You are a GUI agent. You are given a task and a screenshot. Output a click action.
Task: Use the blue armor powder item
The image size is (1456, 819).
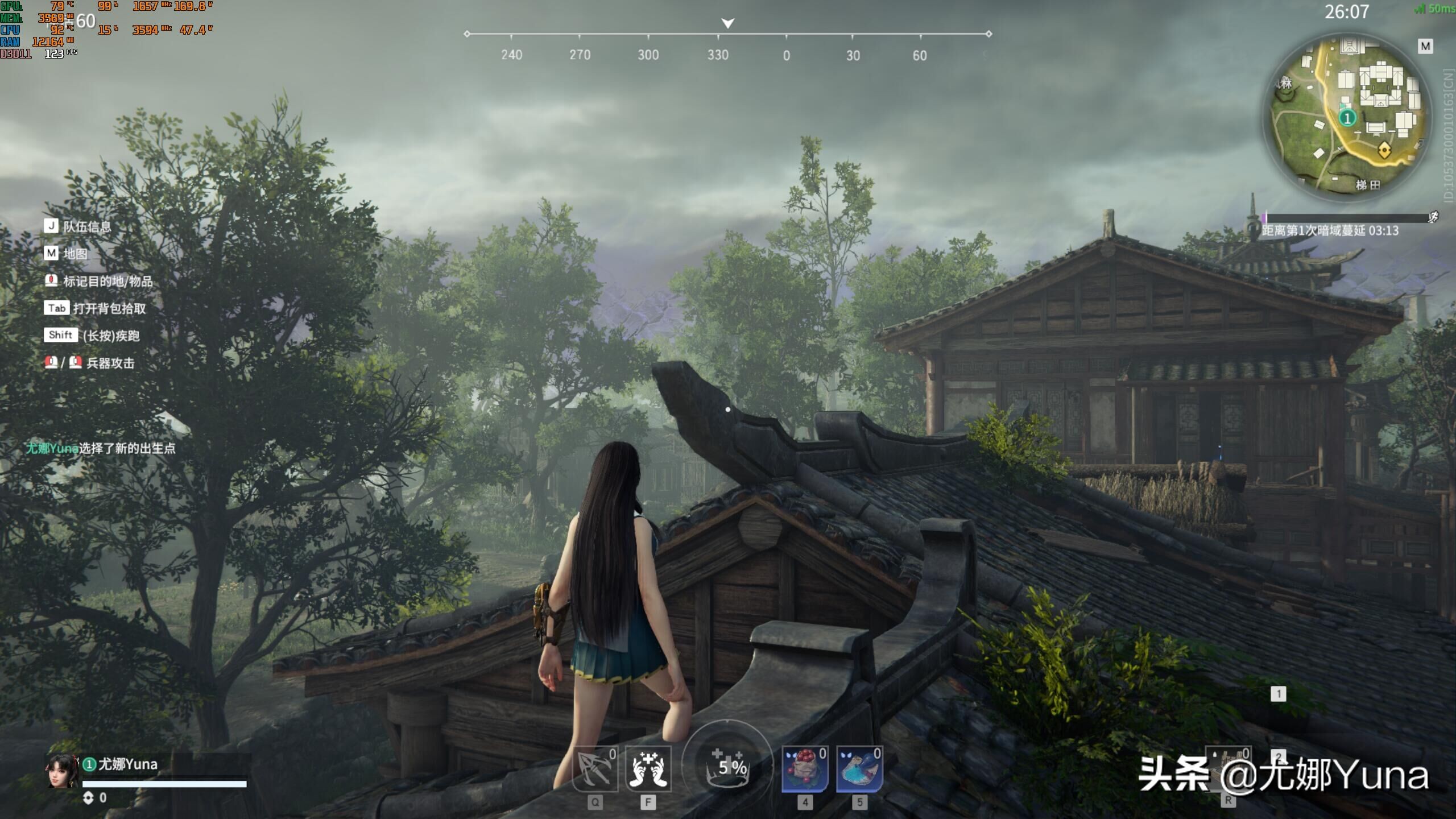point(859,769)
